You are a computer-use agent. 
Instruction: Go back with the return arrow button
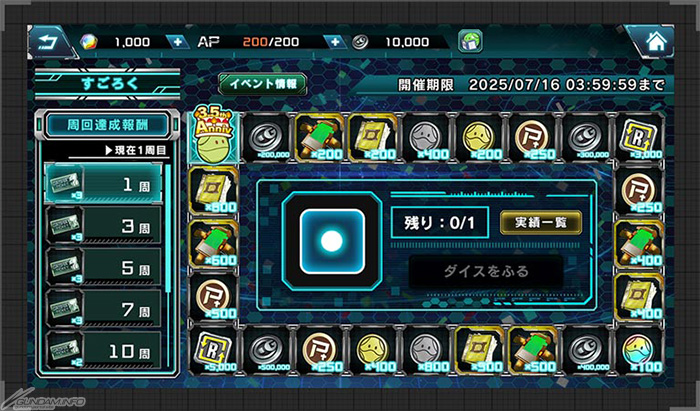[46, 42]
